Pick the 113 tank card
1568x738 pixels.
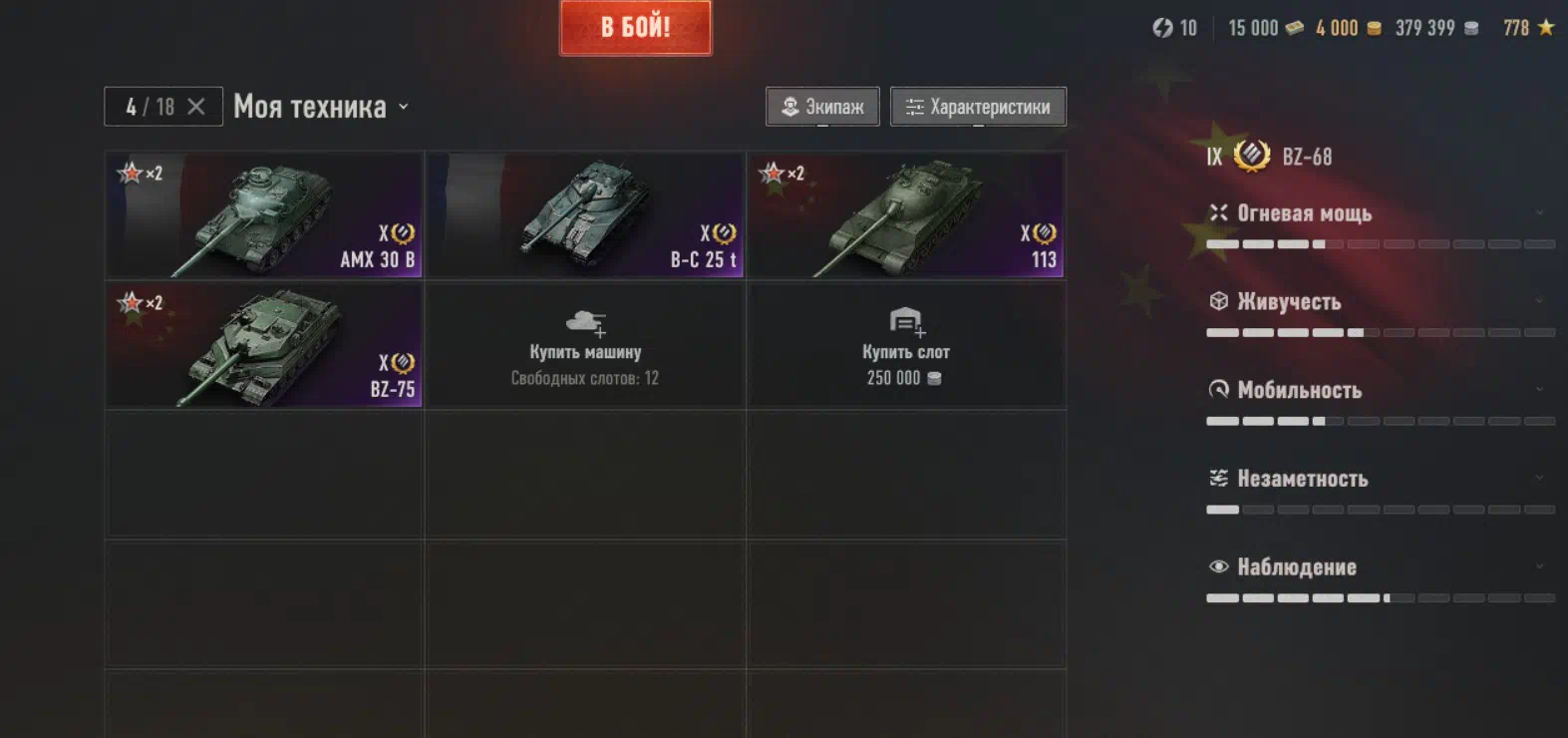click(906, 215)
